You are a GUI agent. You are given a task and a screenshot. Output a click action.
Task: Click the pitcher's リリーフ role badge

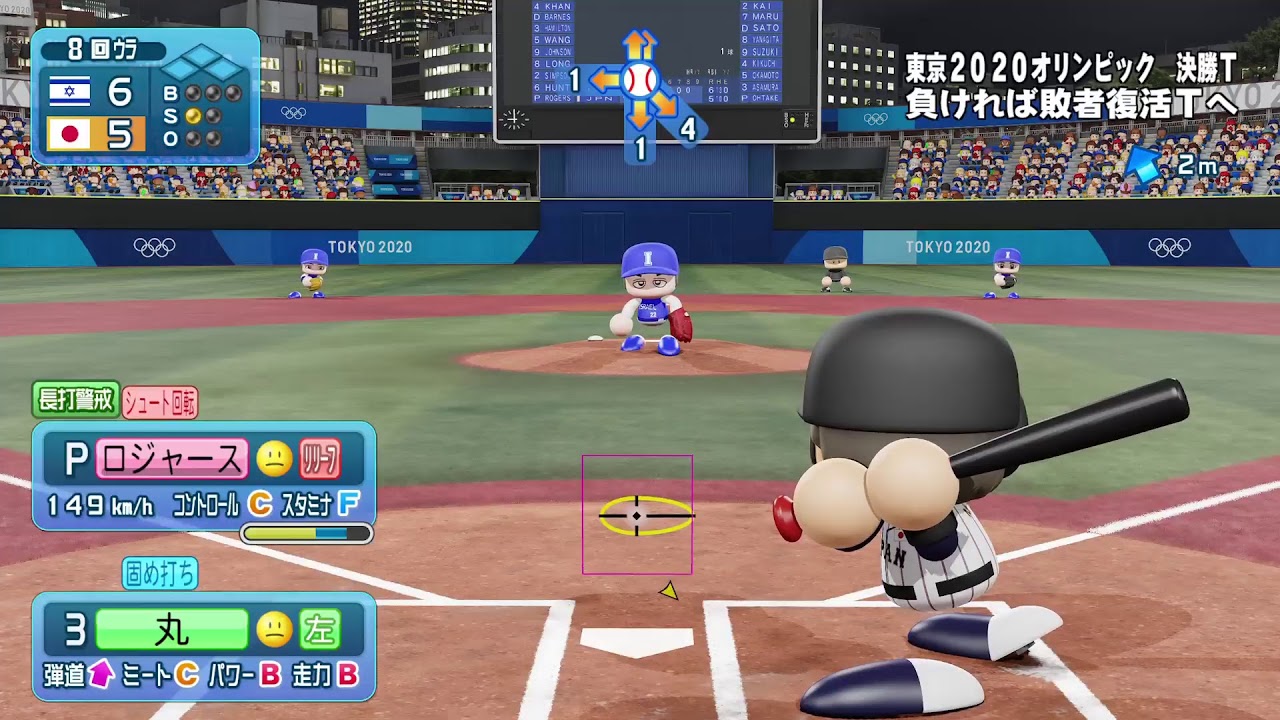[320, 459]
